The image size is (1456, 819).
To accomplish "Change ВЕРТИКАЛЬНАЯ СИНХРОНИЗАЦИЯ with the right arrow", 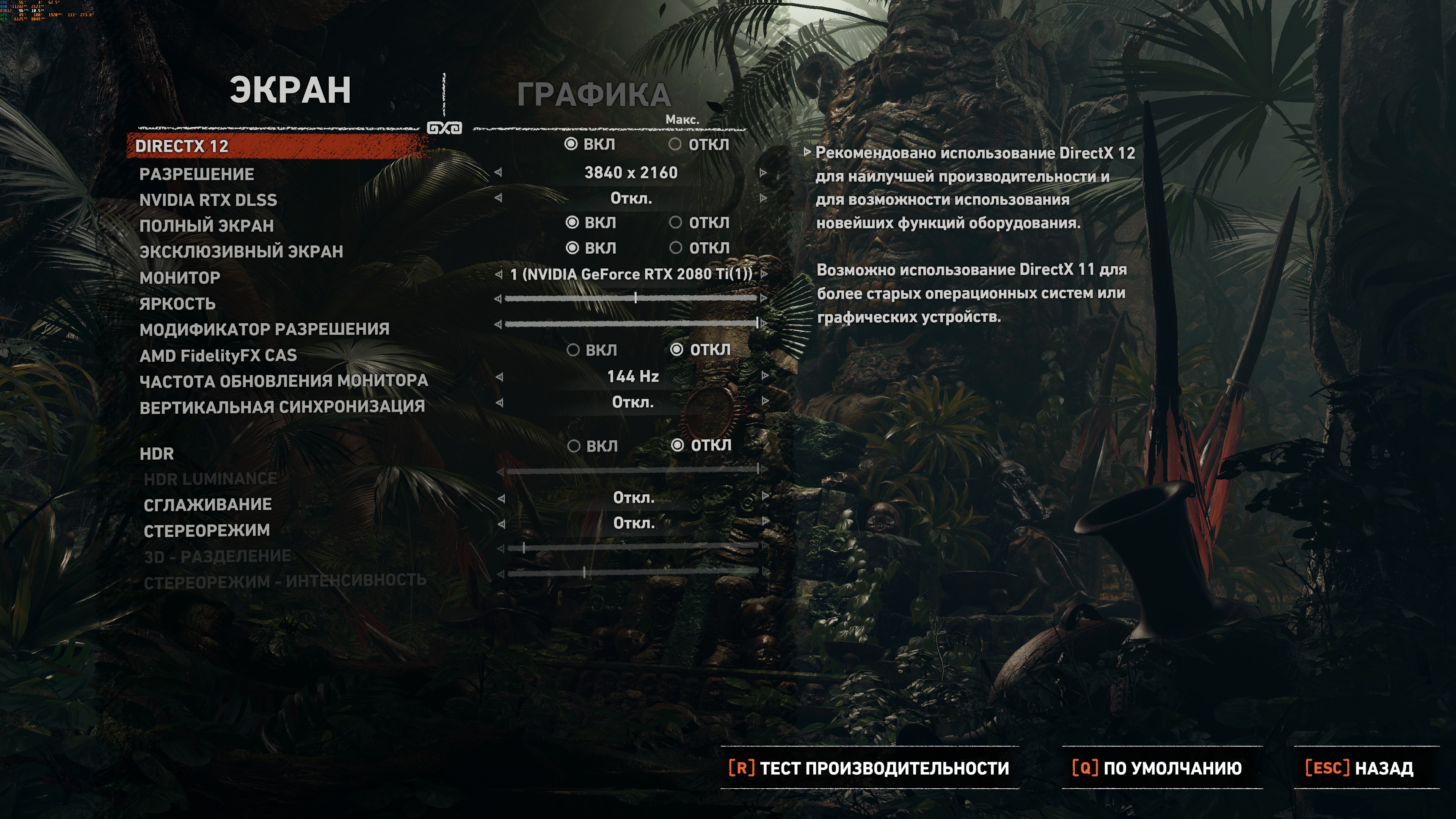I will click(x=765, y=401).
